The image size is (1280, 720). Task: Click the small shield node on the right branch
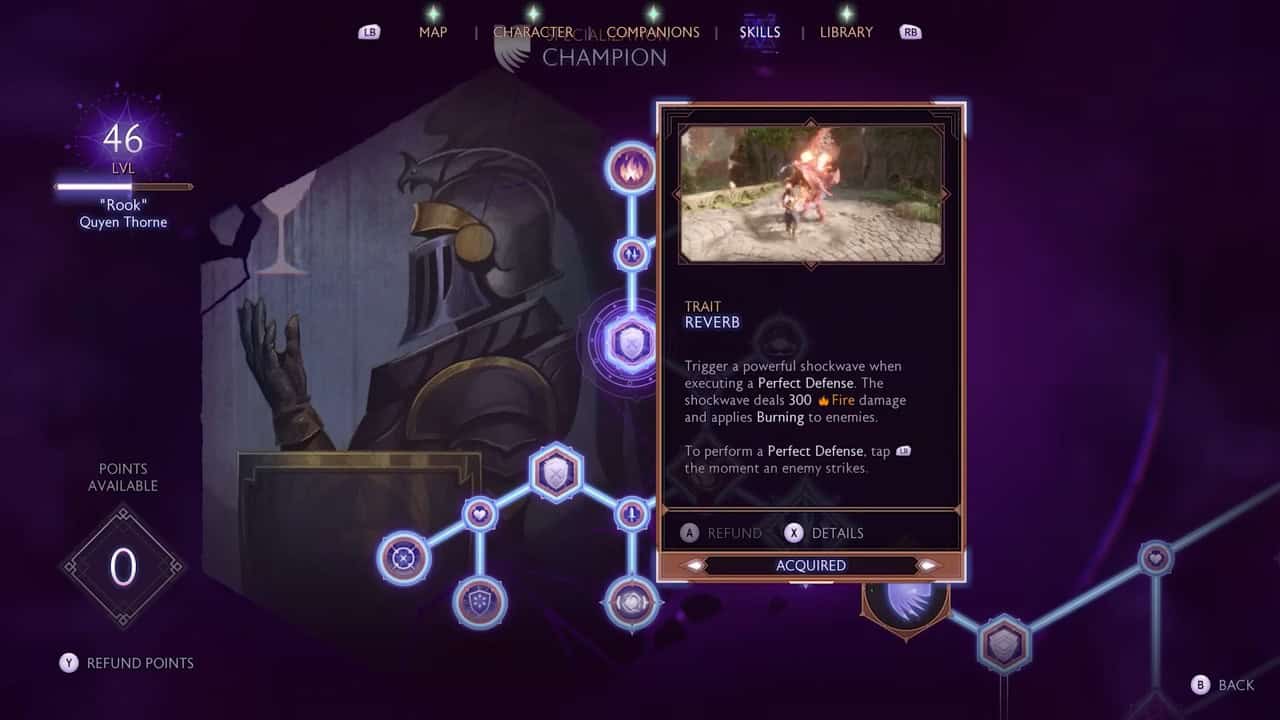click(x=1005, y=643)
